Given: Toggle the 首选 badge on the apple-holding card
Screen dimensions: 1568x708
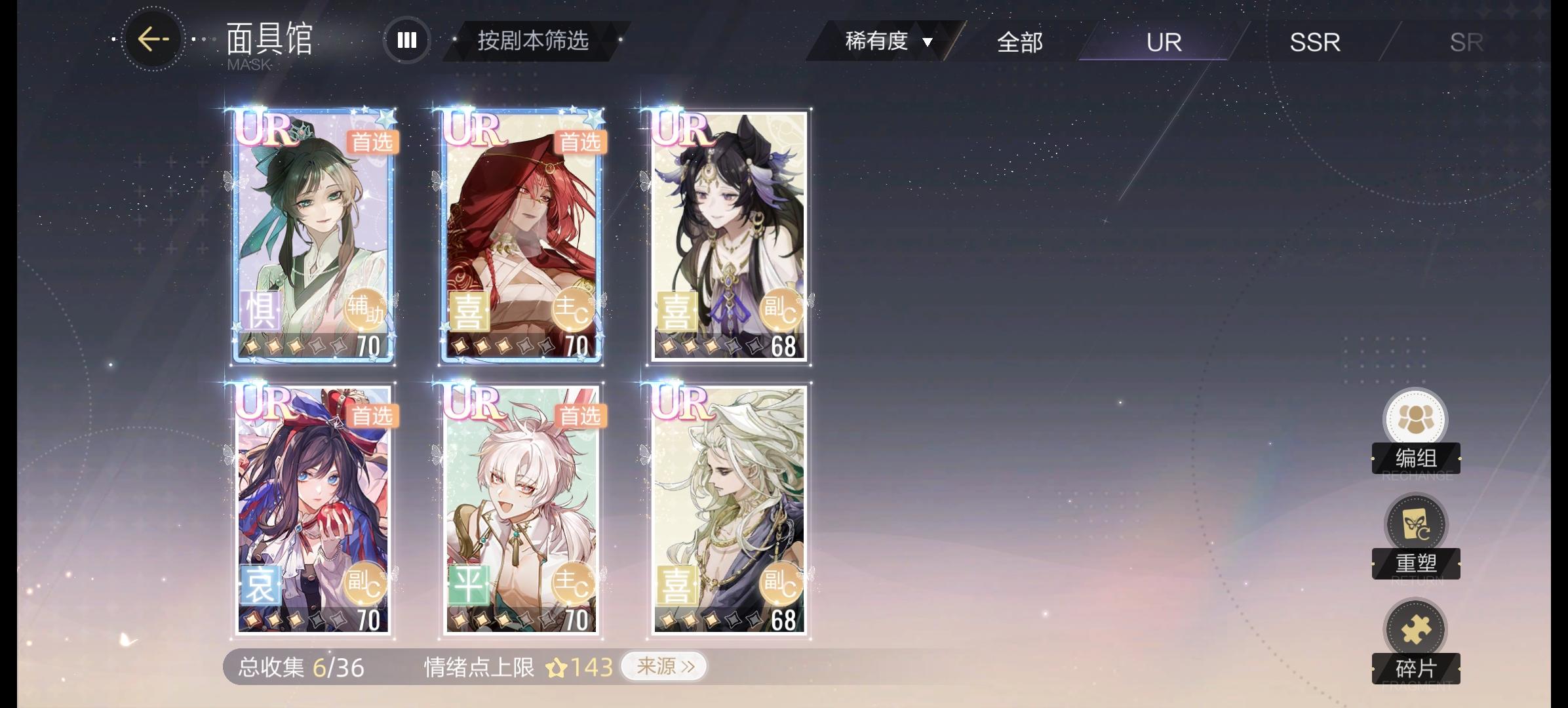Looking at the screenshot, I should tap(372, 416).
